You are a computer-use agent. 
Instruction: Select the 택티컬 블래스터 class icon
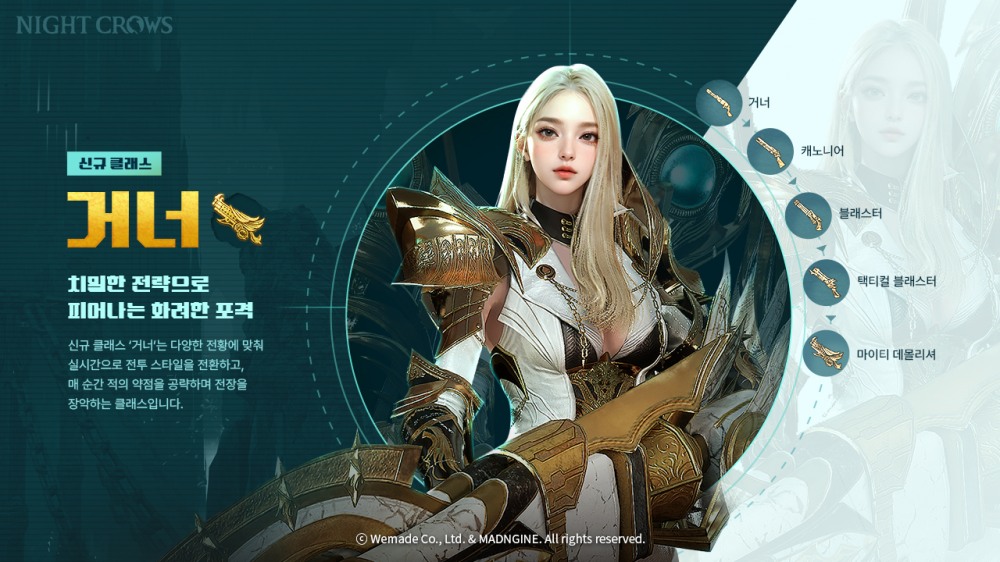click(x=826, y=282)
